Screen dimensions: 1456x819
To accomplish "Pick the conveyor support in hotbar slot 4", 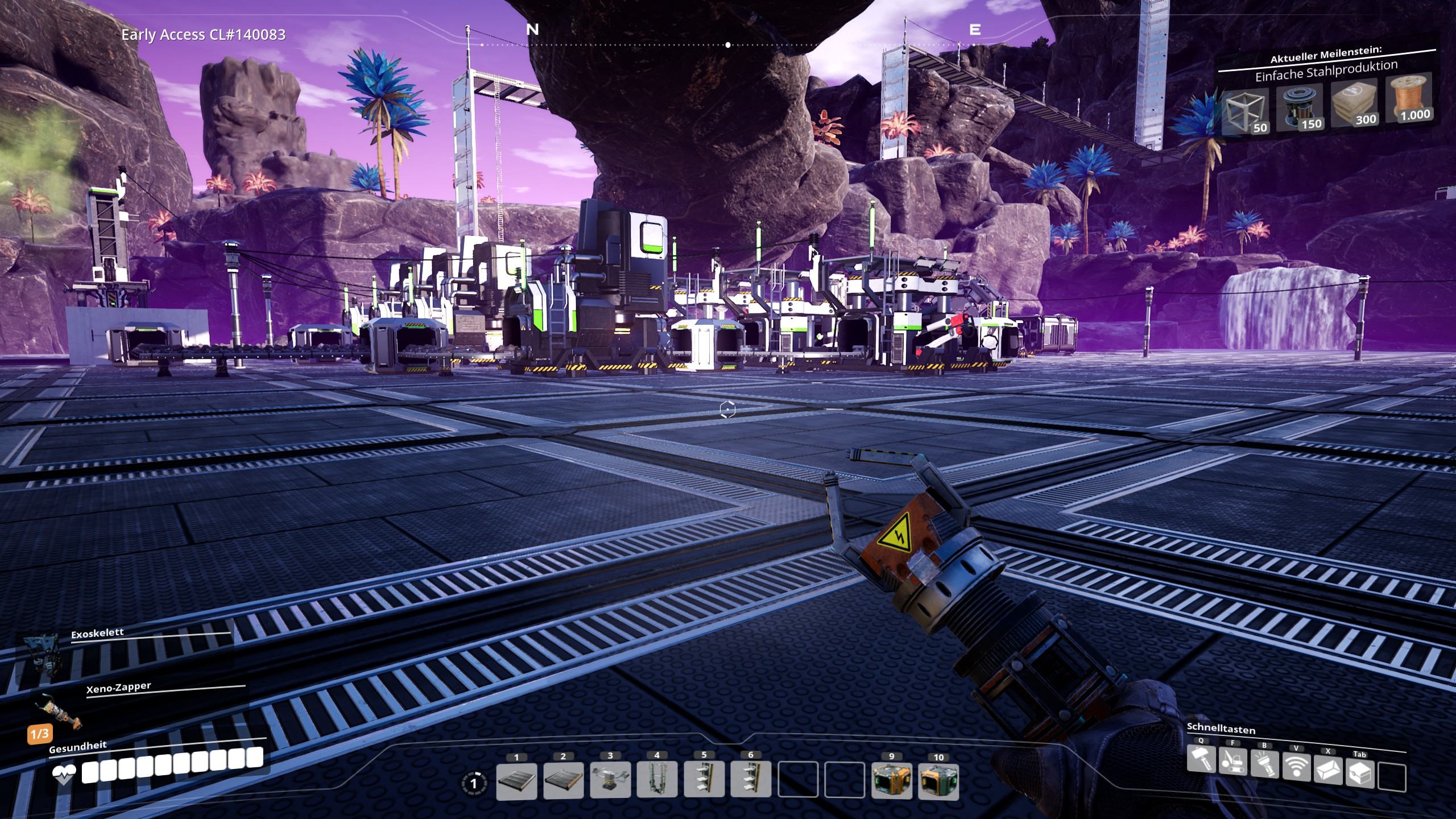I will [x=657, y=780].
